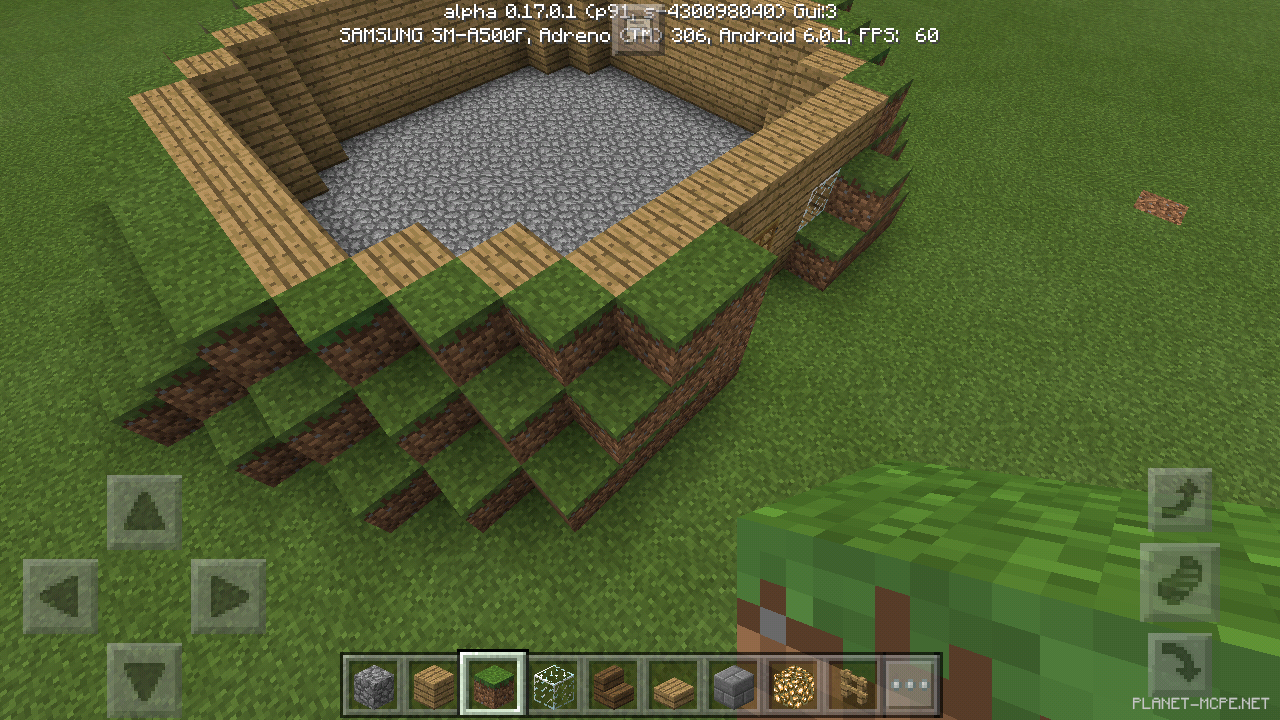Image resolution: width=1280 pixels, height=720 pixels.
Task: Select the cobblestone block in the hotbar
Action: tap(375, 685)
